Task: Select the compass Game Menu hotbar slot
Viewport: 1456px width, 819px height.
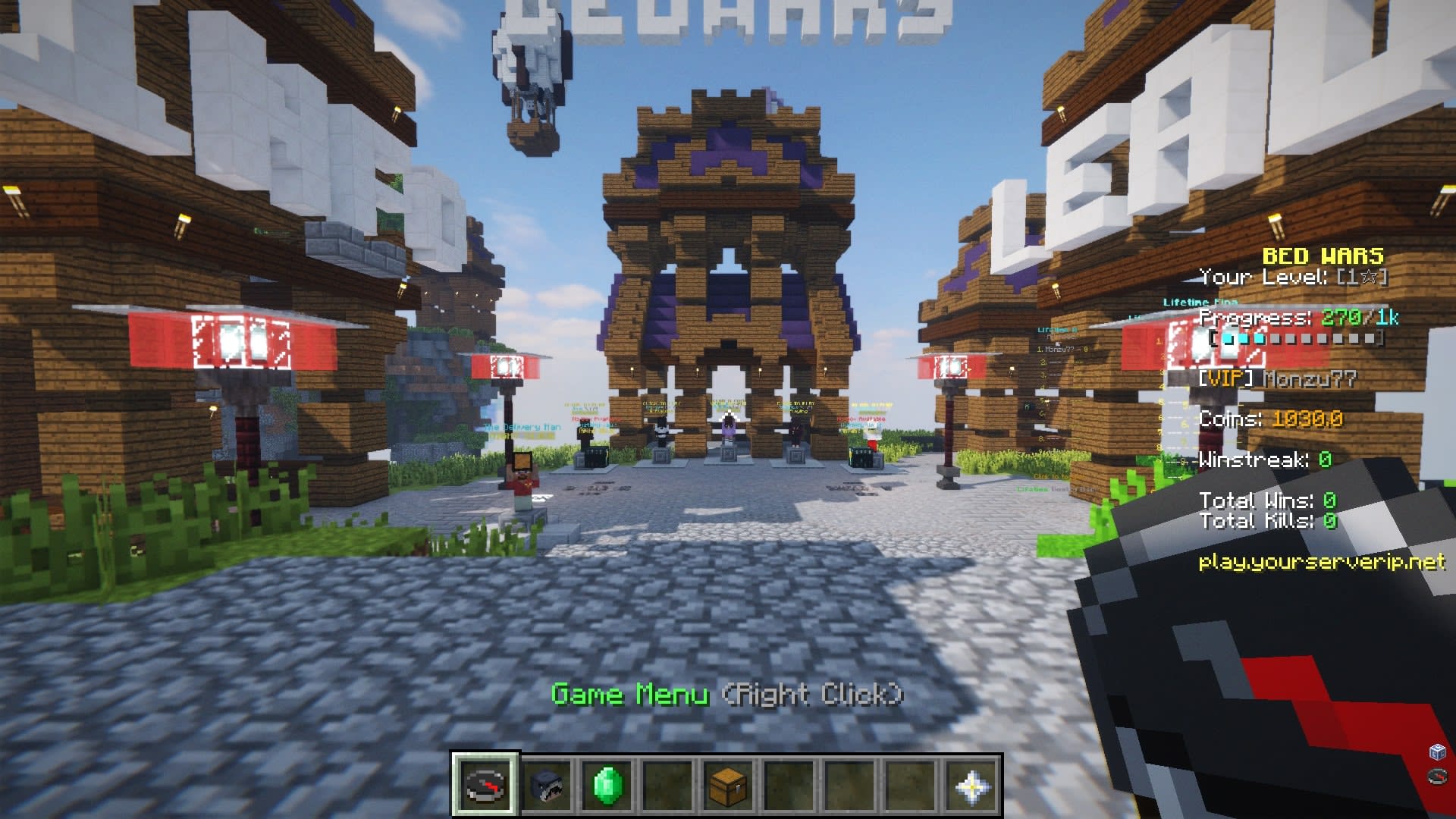Action: pos(485,785)
